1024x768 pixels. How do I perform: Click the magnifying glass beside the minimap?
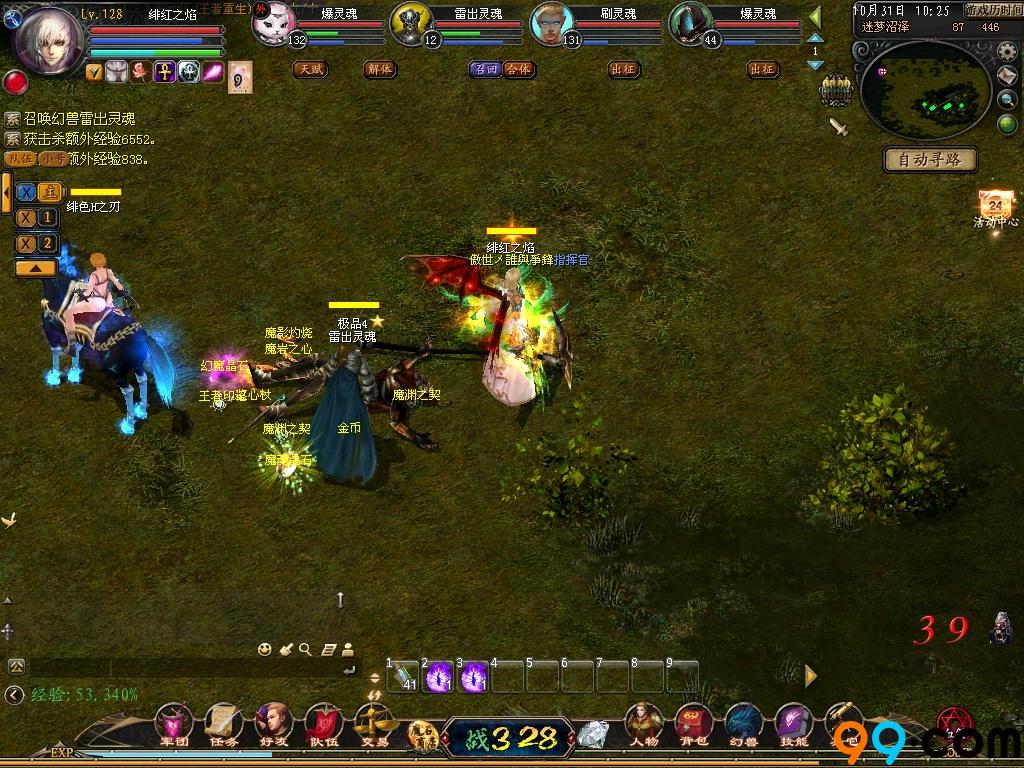coord(1007,99)
